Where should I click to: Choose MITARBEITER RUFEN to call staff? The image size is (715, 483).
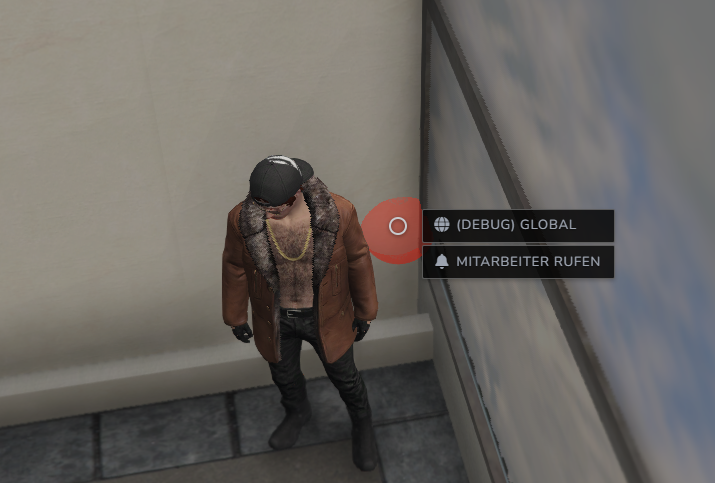[517, 262]
